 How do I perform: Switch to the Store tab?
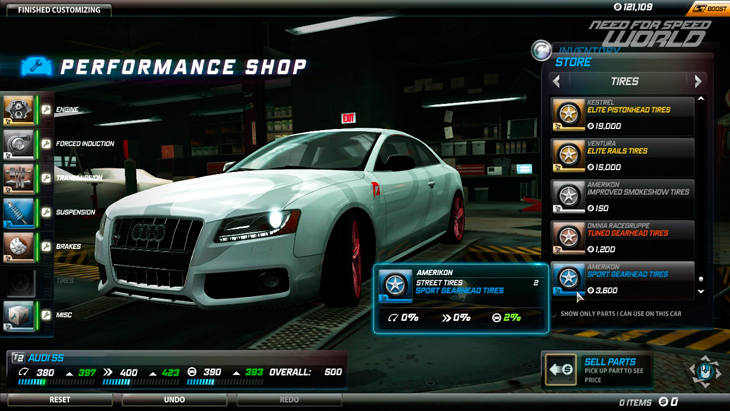(x=573, y=62)
